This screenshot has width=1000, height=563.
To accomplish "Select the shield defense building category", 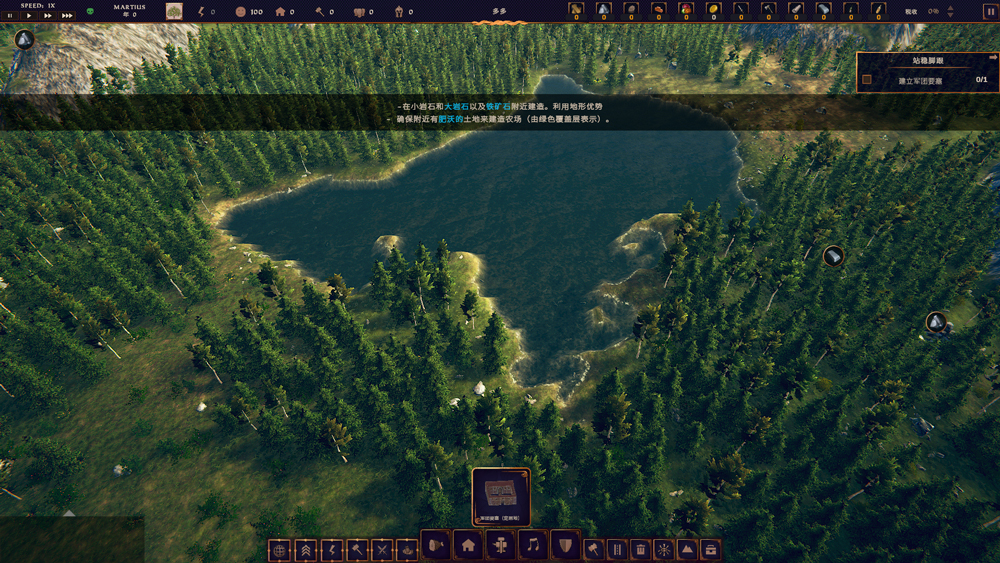I will point(565,545).
